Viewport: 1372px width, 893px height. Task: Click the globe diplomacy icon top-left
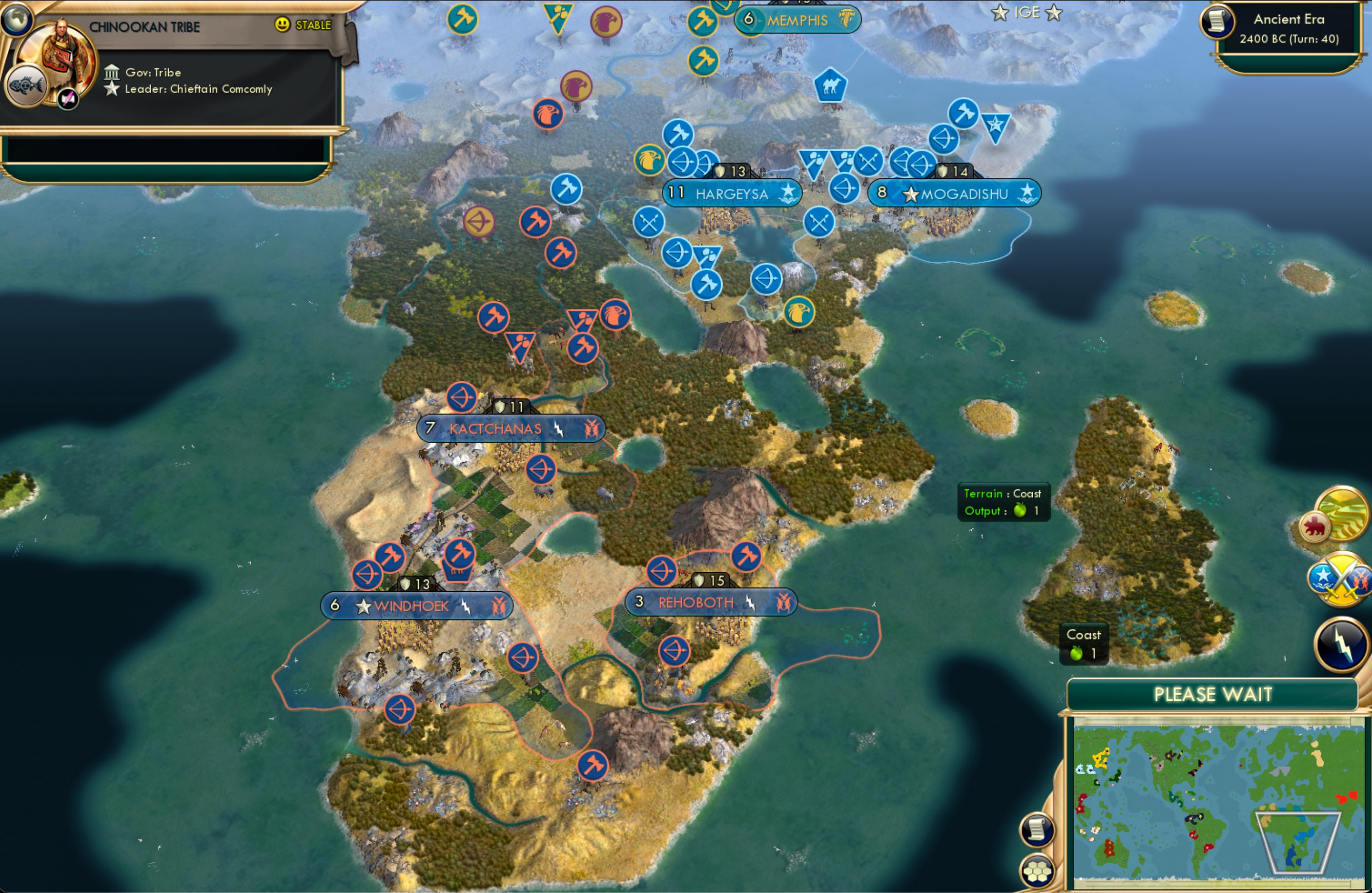tap(18, 19)
